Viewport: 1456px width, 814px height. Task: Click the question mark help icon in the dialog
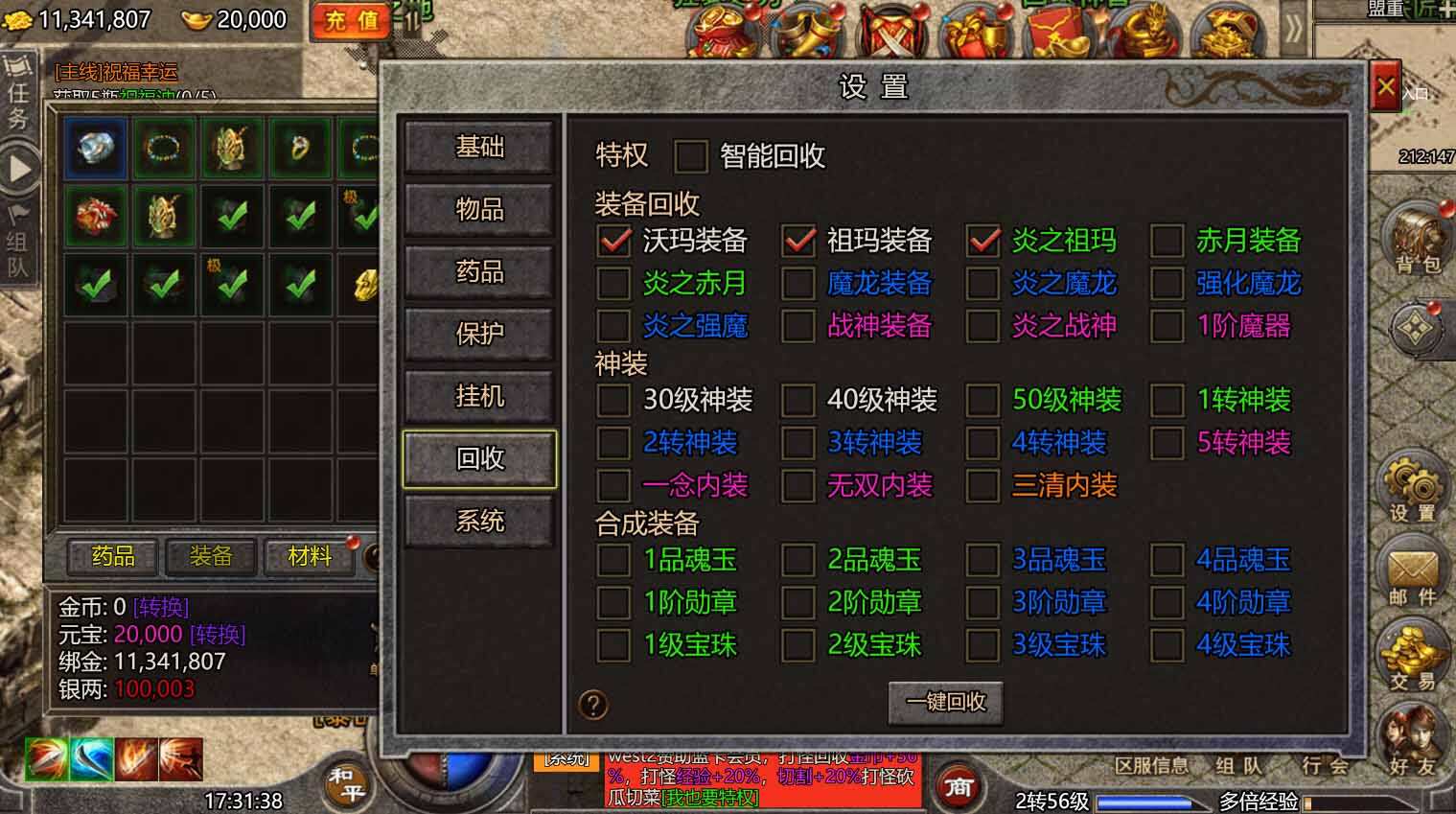(x=595, y=704)
